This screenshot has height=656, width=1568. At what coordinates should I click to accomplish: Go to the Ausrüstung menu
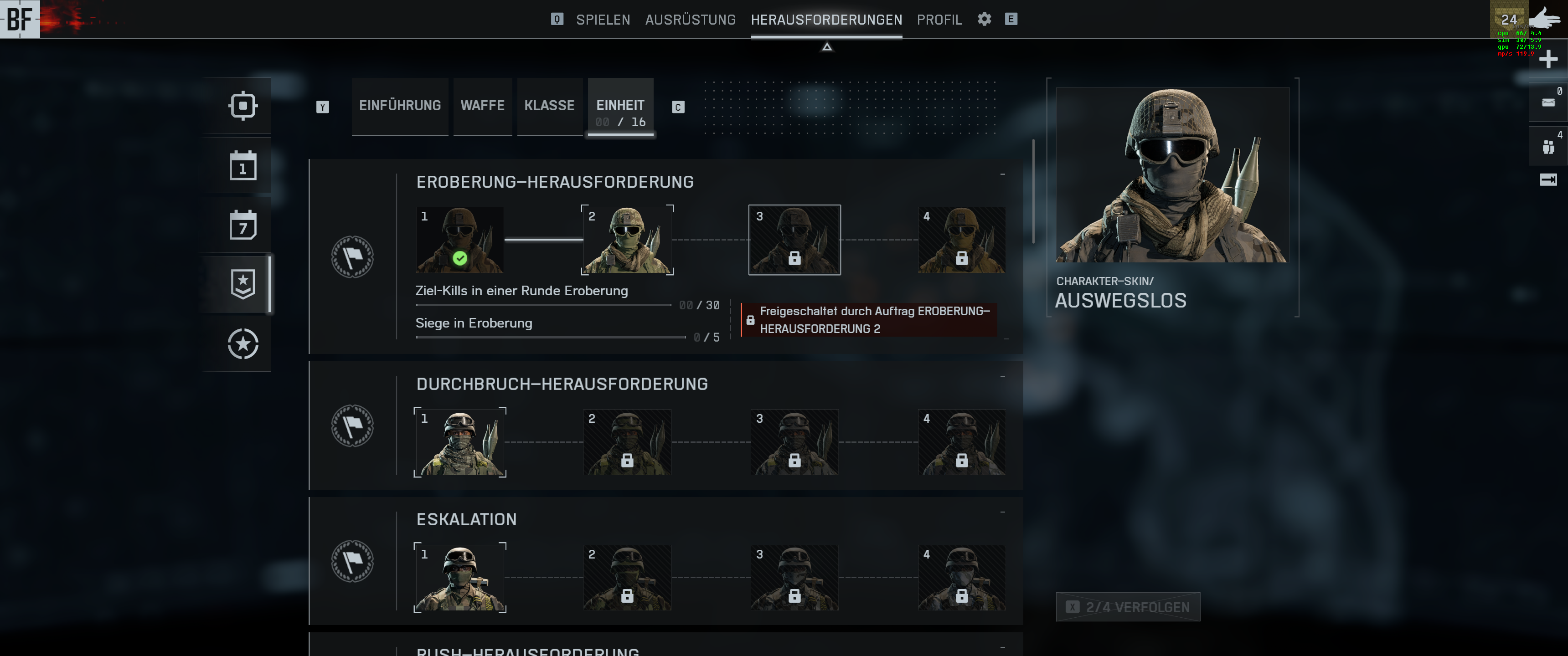coord(690,20)
